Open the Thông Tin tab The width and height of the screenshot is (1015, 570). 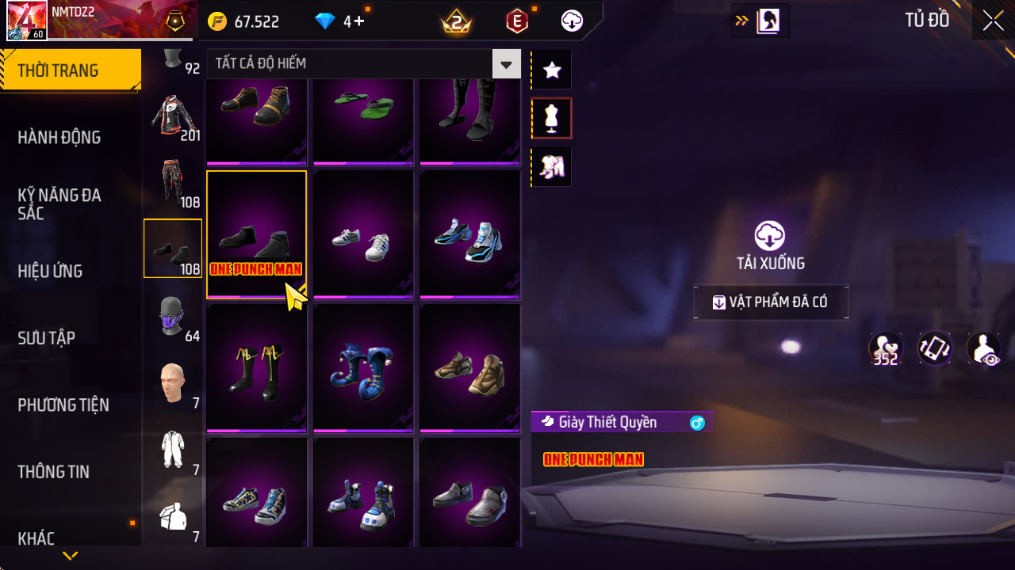click(54, 471)
